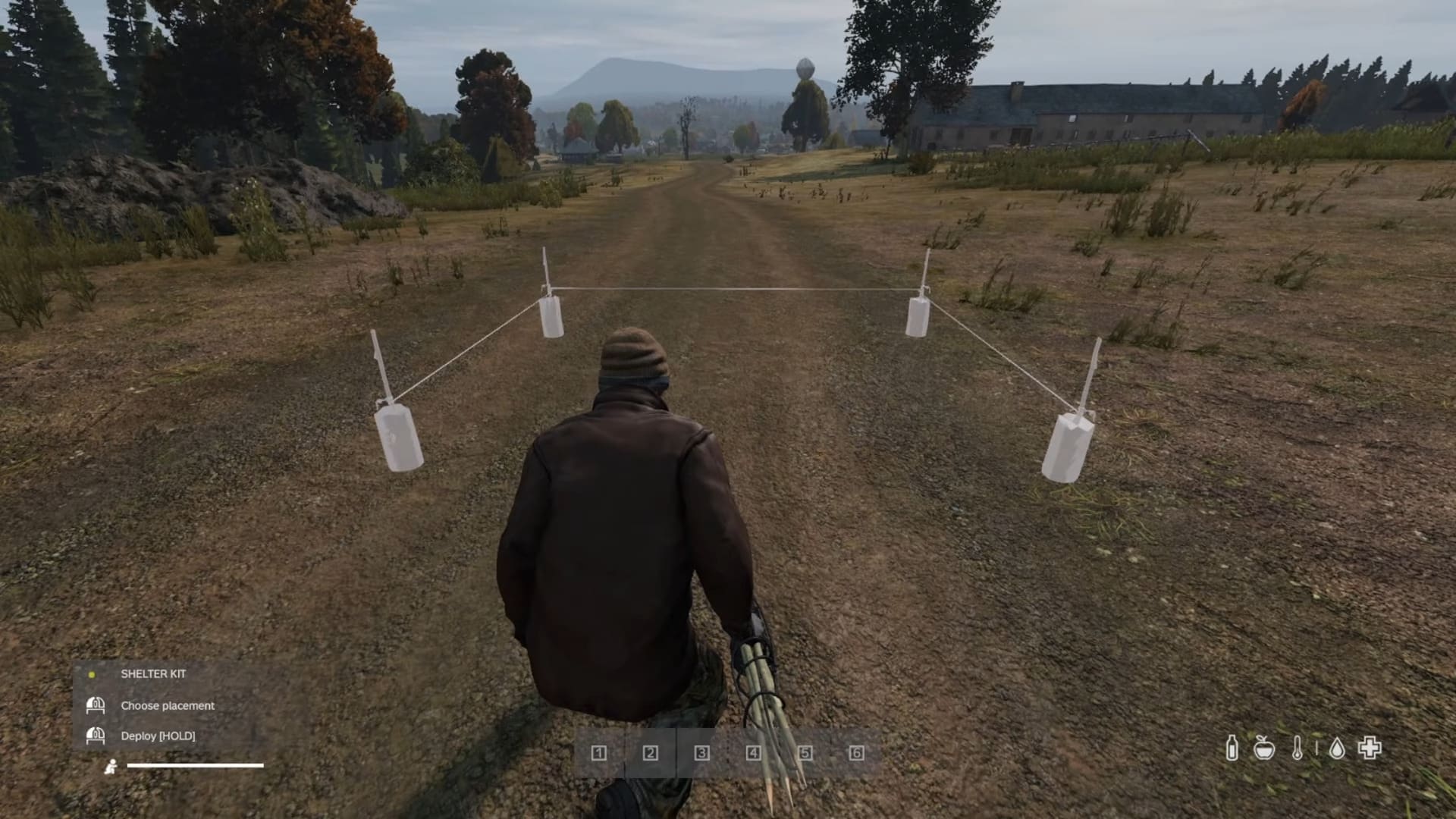Click the health cross status icon
The image size is (1456, 819).
1370,747
